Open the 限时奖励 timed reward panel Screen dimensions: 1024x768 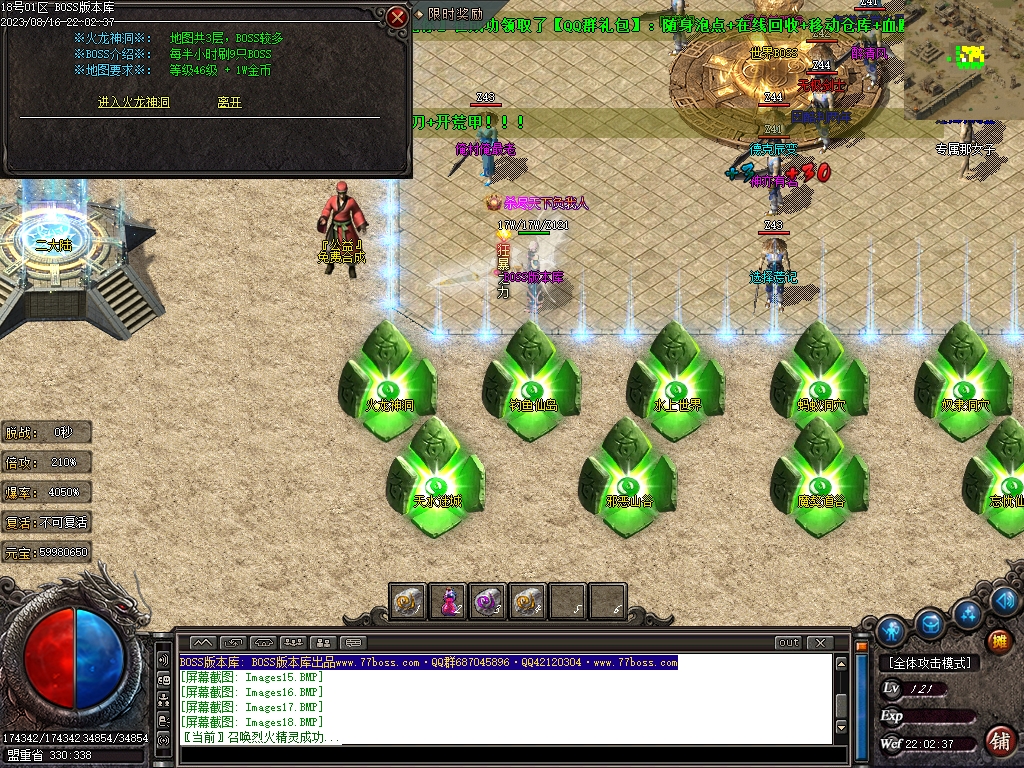point(448,14)
